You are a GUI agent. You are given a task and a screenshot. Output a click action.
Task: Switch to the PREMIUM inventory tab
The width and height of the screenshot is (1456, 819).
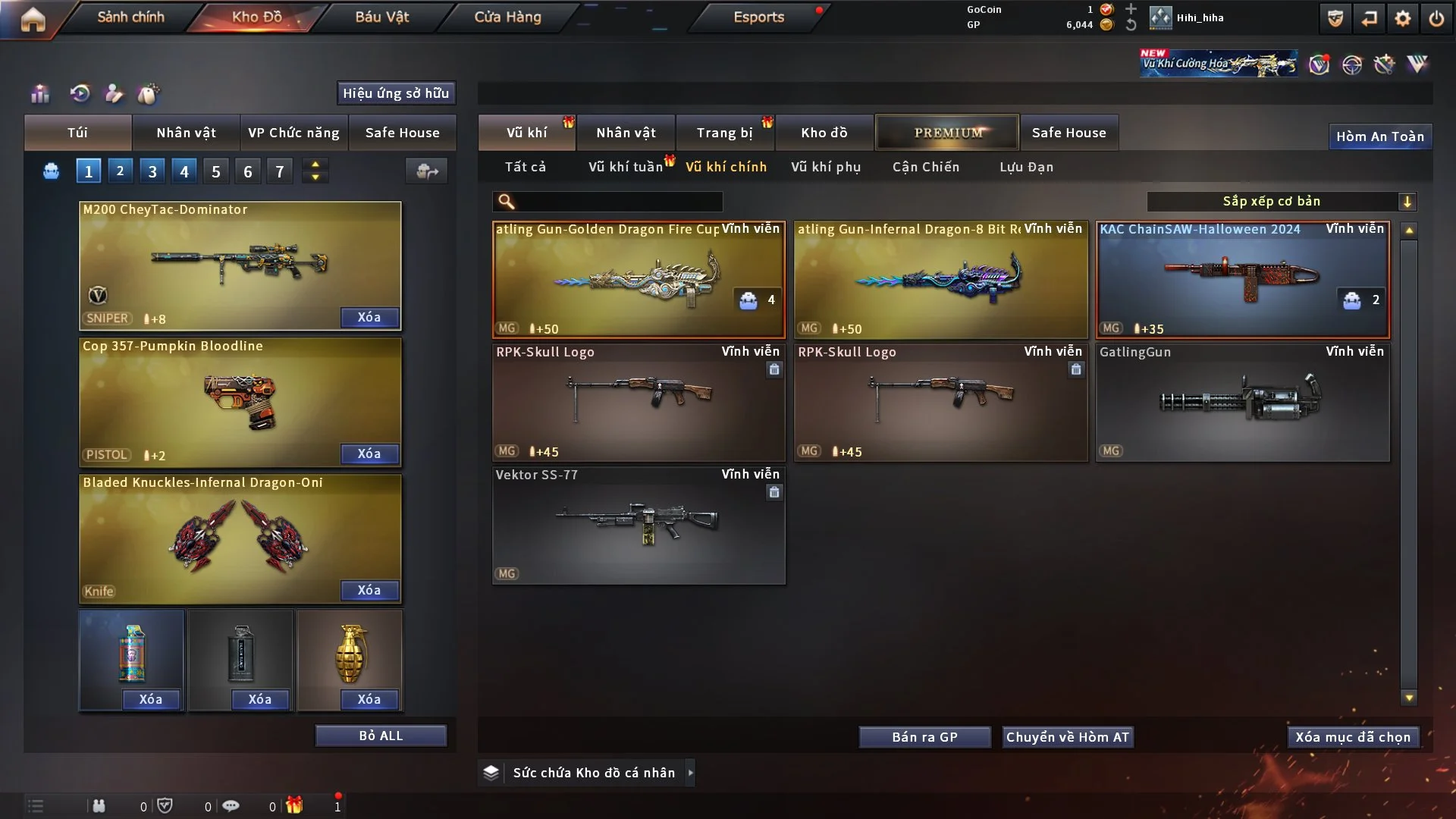pyautogui.click(x=947, y=133)
